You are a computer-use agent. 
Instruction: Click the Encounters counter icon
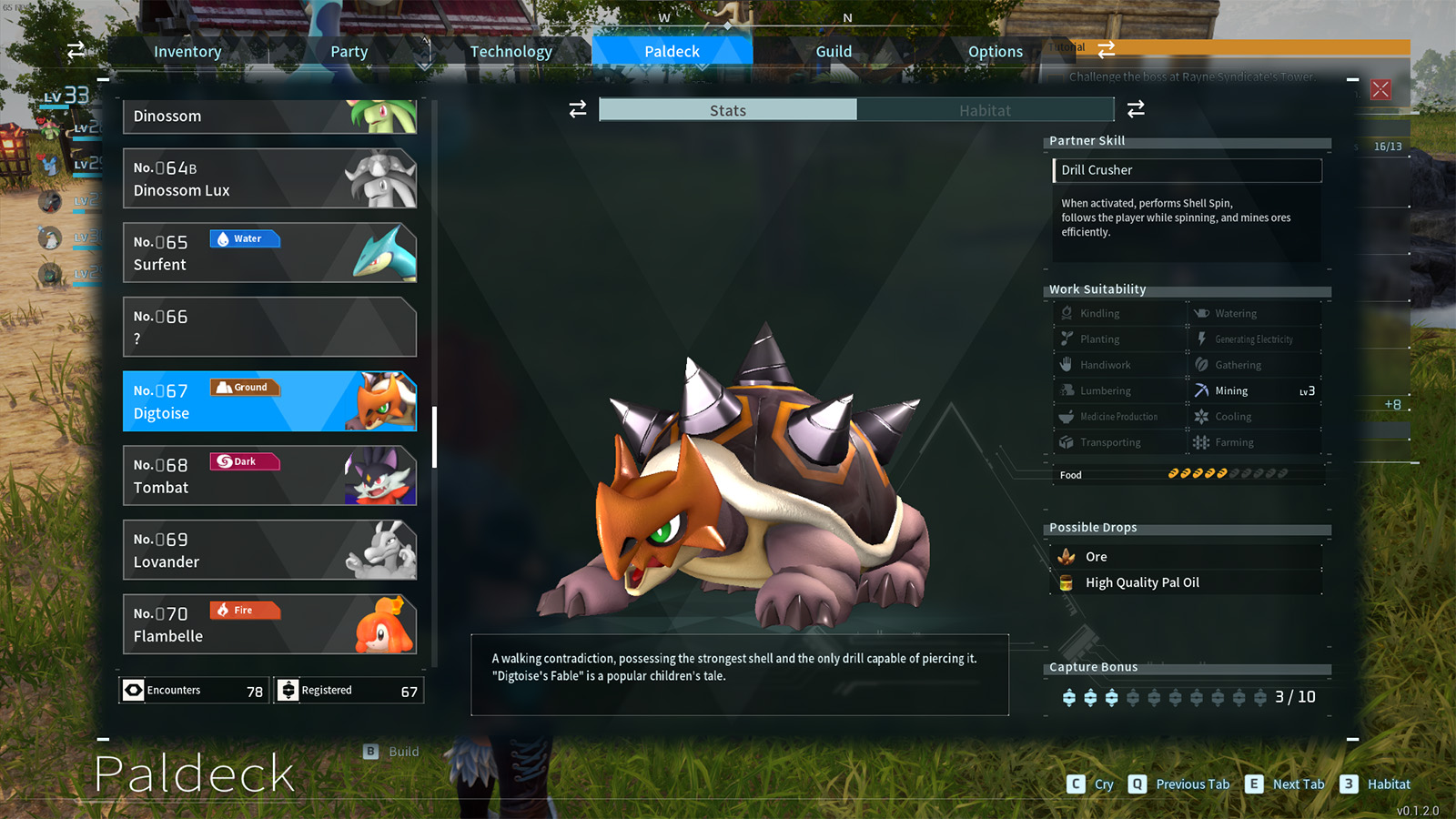(x=135, y=690)
